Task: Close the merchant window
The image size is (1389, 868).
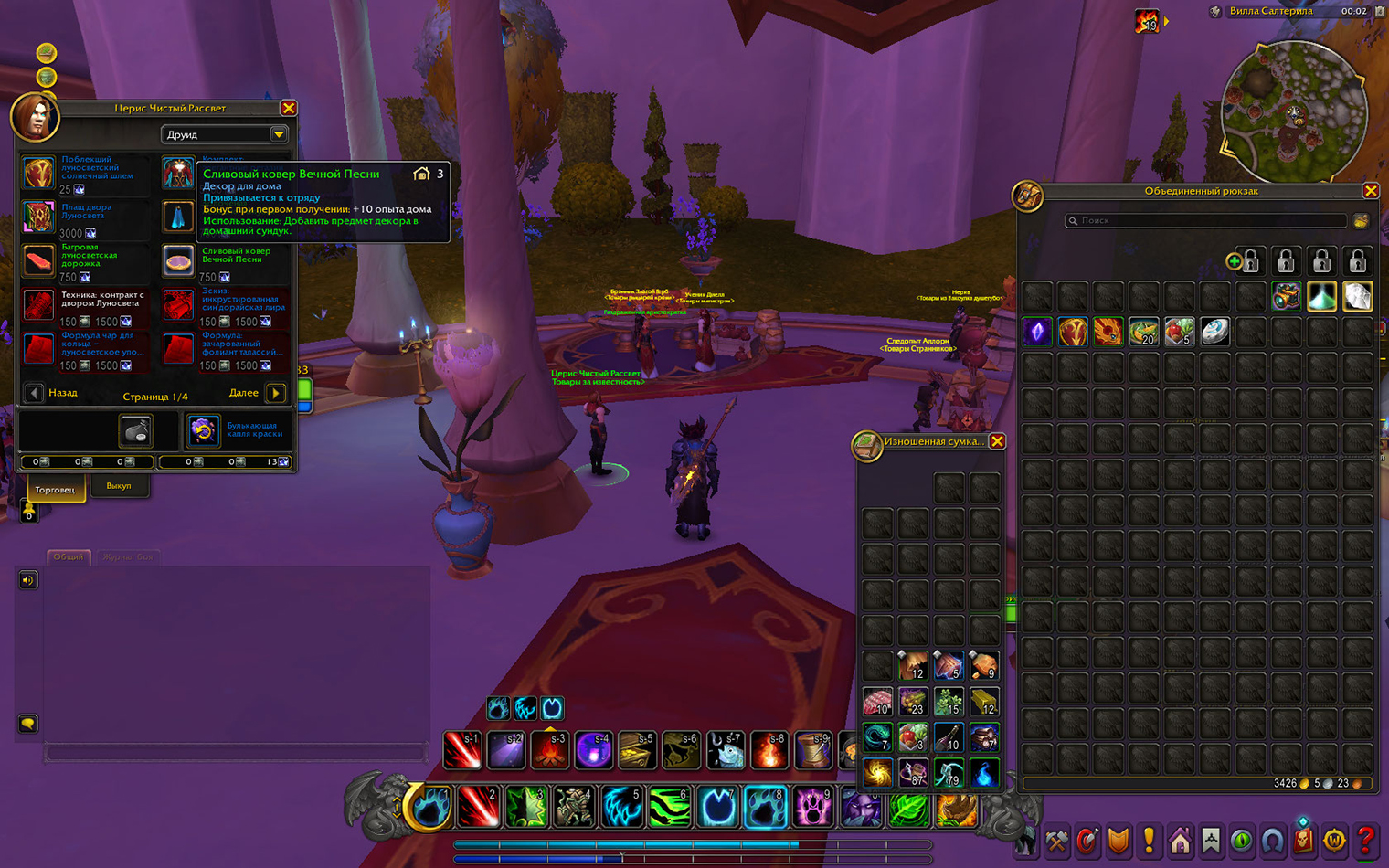Action: pos(289,108)
